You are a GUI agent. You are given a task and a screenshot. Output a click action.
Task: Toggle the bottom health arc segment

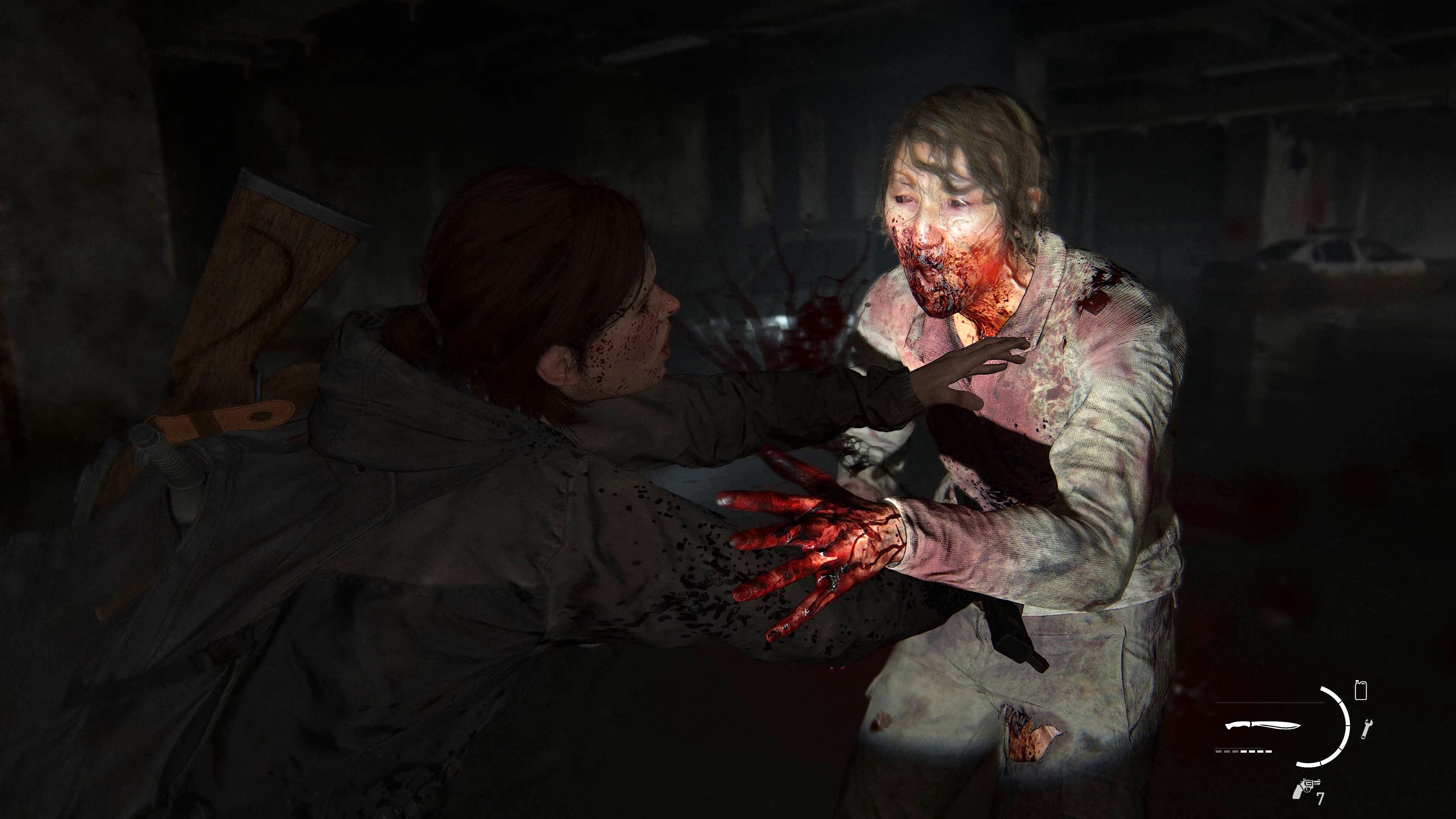coord(1307,764)
